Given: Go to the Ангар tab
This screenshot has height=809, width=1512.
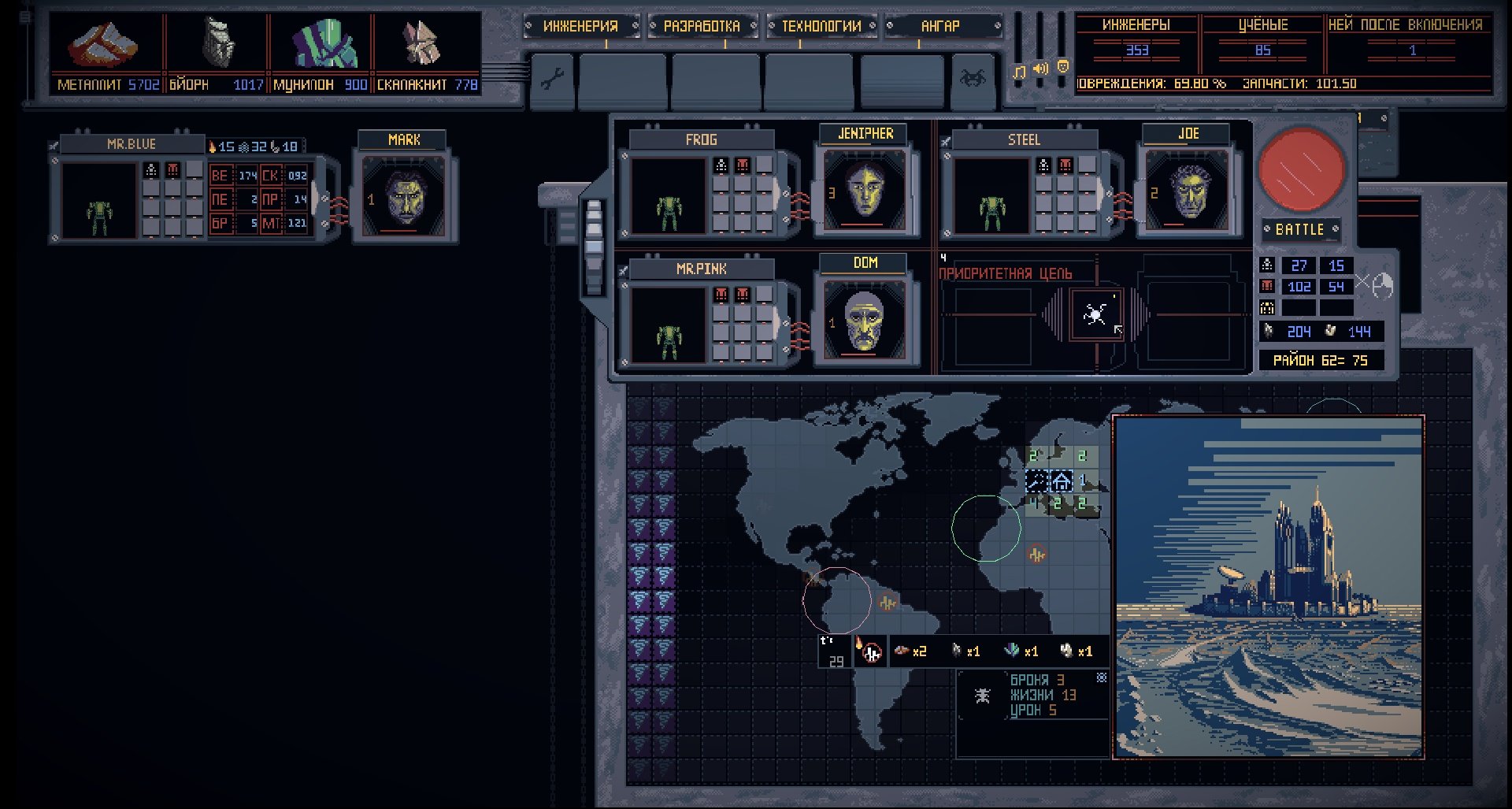Looking at the screenshot, I should (940, 26).
